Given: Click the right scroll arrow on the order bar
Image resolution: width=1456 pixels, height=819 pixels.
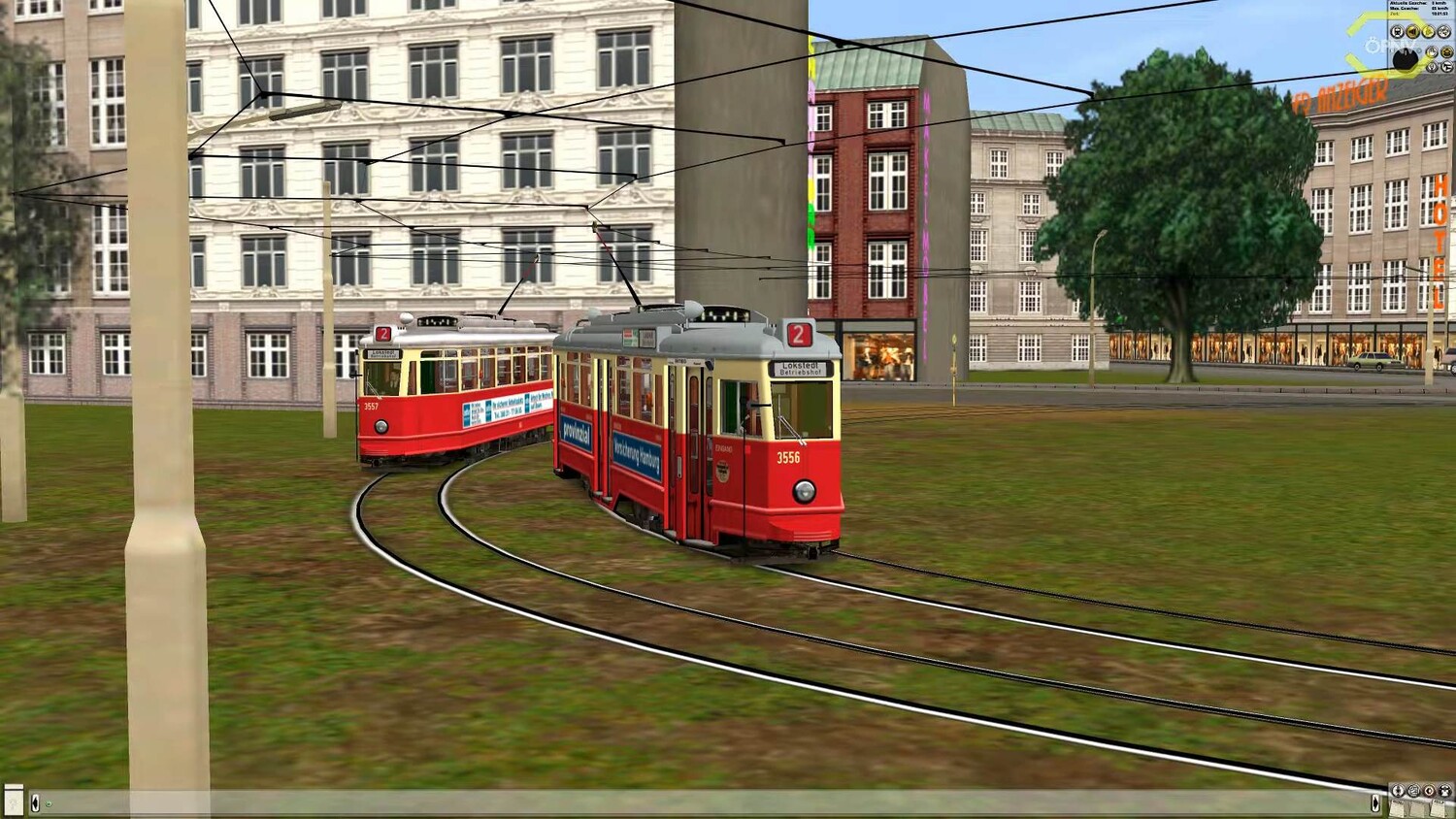Looking at the screenshot, I should 1375,803.
